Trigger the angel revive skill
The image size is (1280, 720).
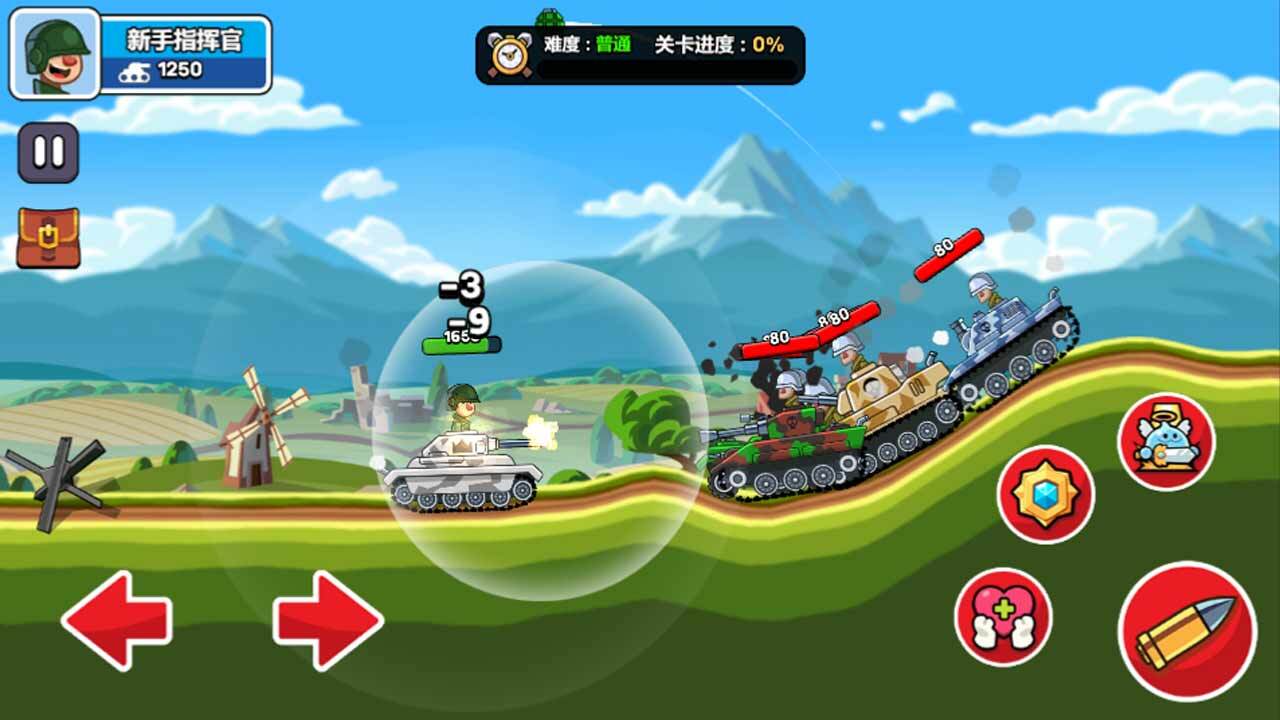pyautogui.click(x=1165, y=441)
